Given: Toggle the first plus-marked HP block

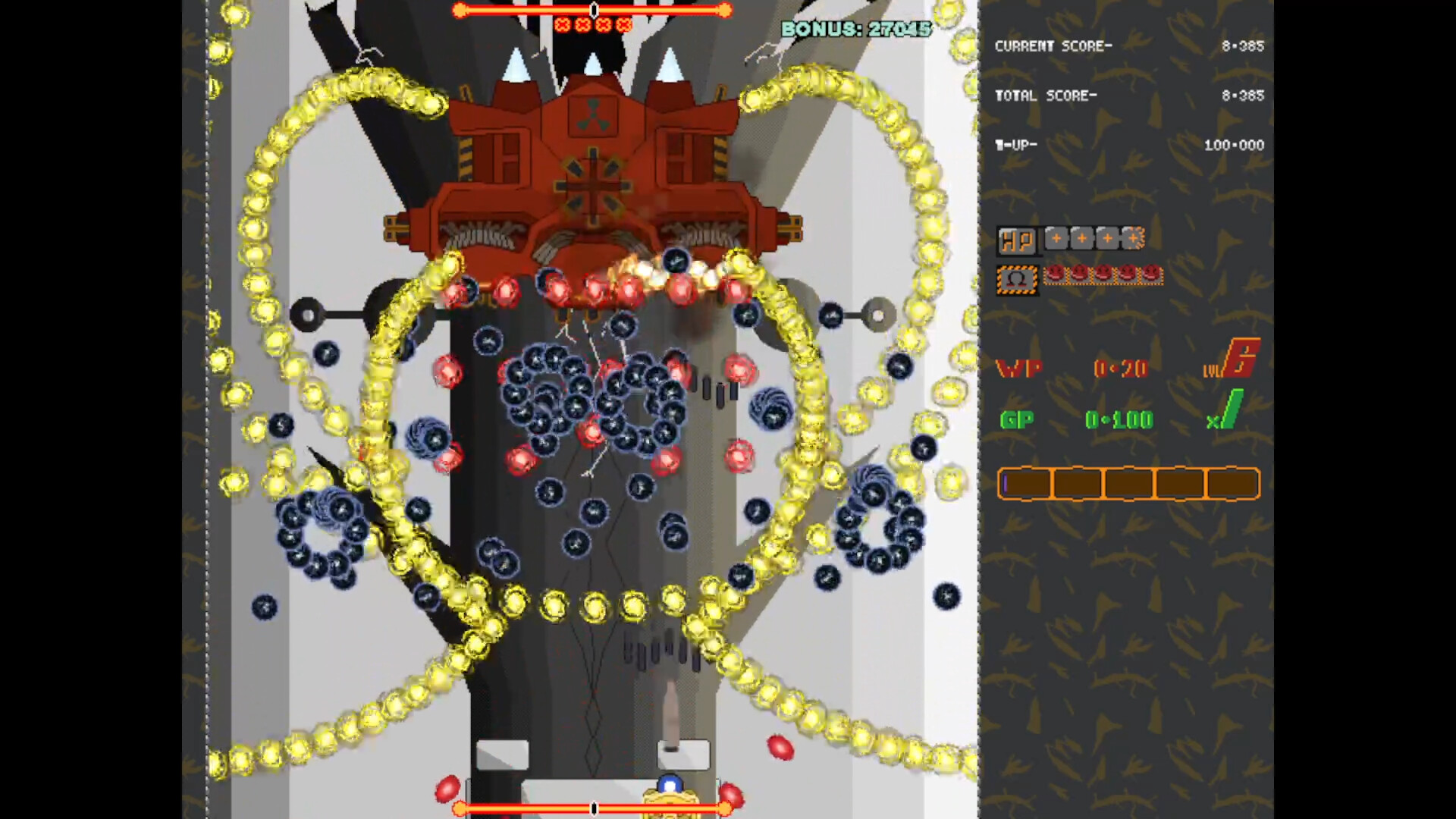Looking at the screenshot, I should 1056,238.
